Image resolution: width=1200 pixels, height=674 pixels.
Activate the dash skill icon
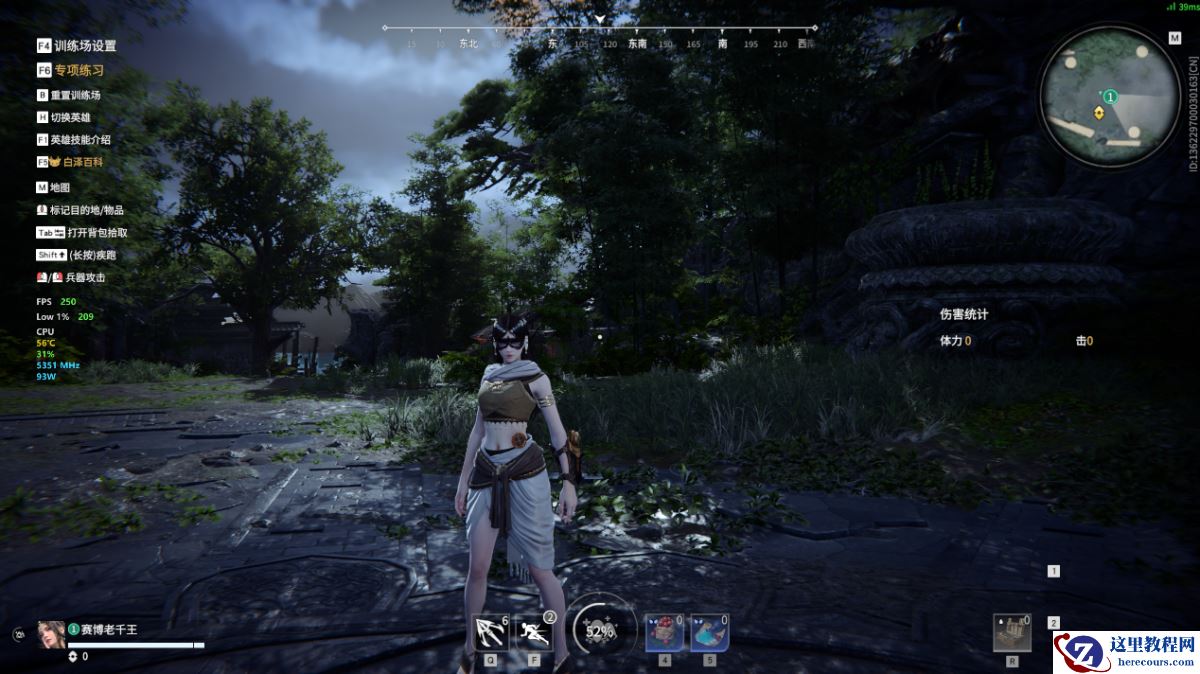click(x=535, y=633)
